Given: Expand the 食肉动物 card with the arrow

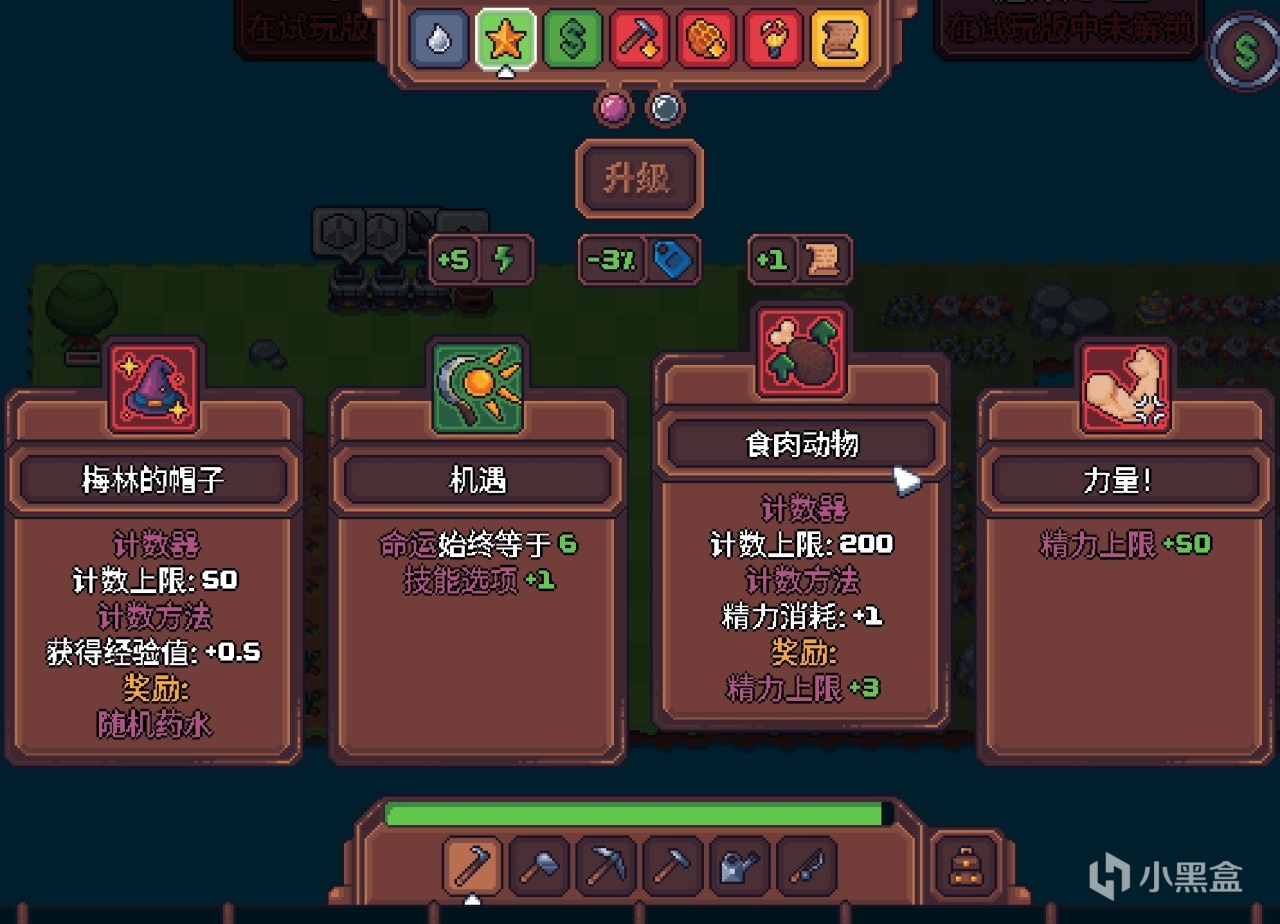Looking at the screenshot, I should (903, 481).
